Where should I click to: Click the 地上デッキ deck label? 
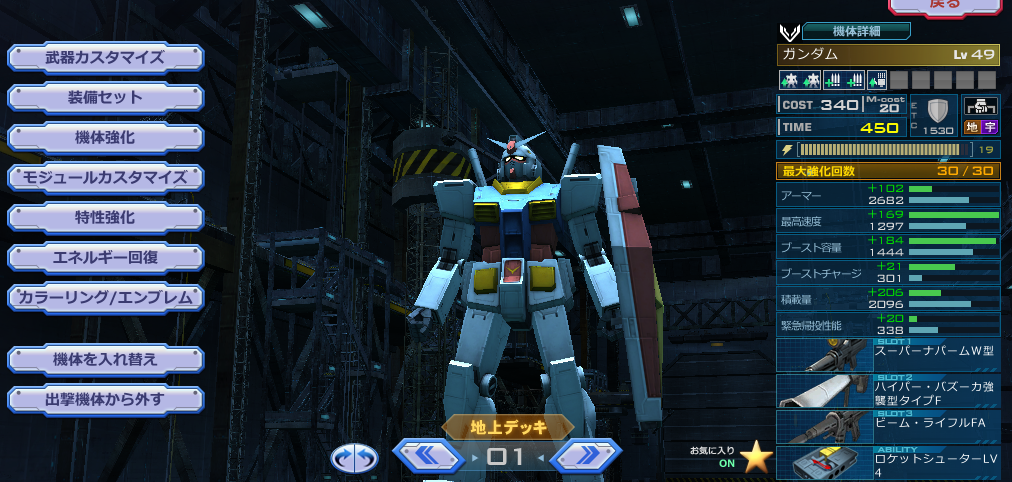tap(508, 427)
